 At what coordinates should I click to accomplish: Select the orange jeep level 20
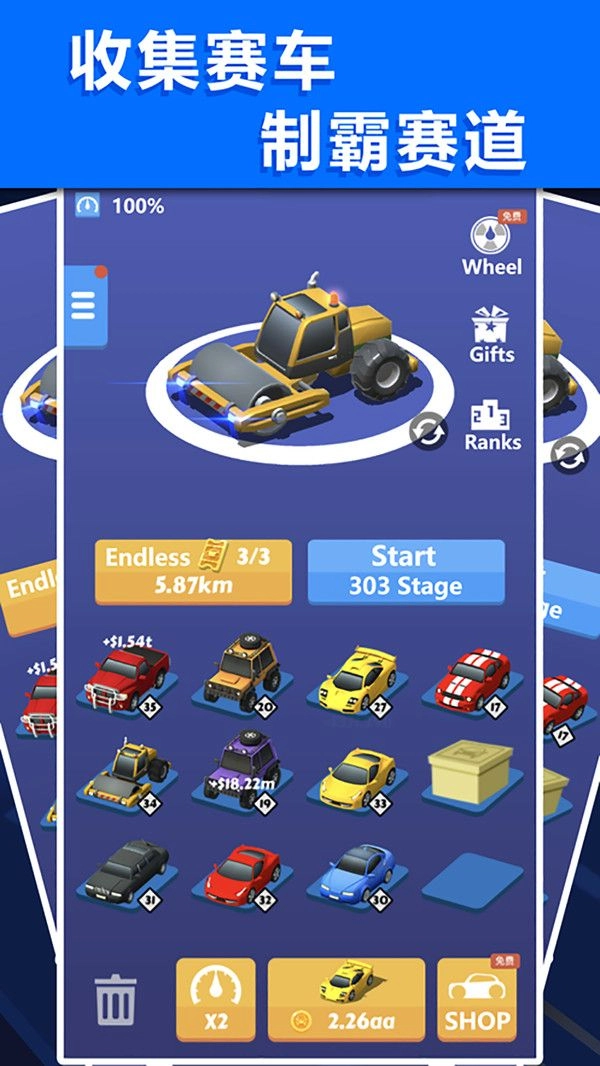point(242,671)
